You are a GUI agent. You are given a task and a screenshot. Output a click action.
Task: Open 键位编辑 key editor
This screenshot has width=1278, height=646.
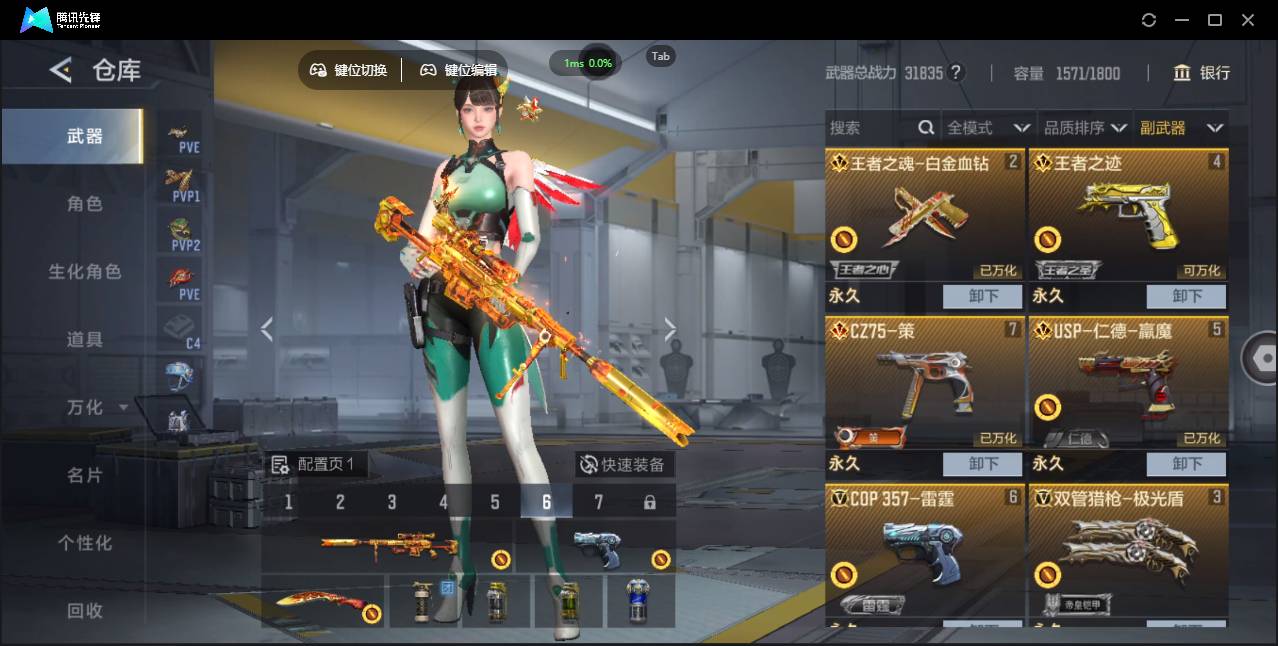[459, 70]
